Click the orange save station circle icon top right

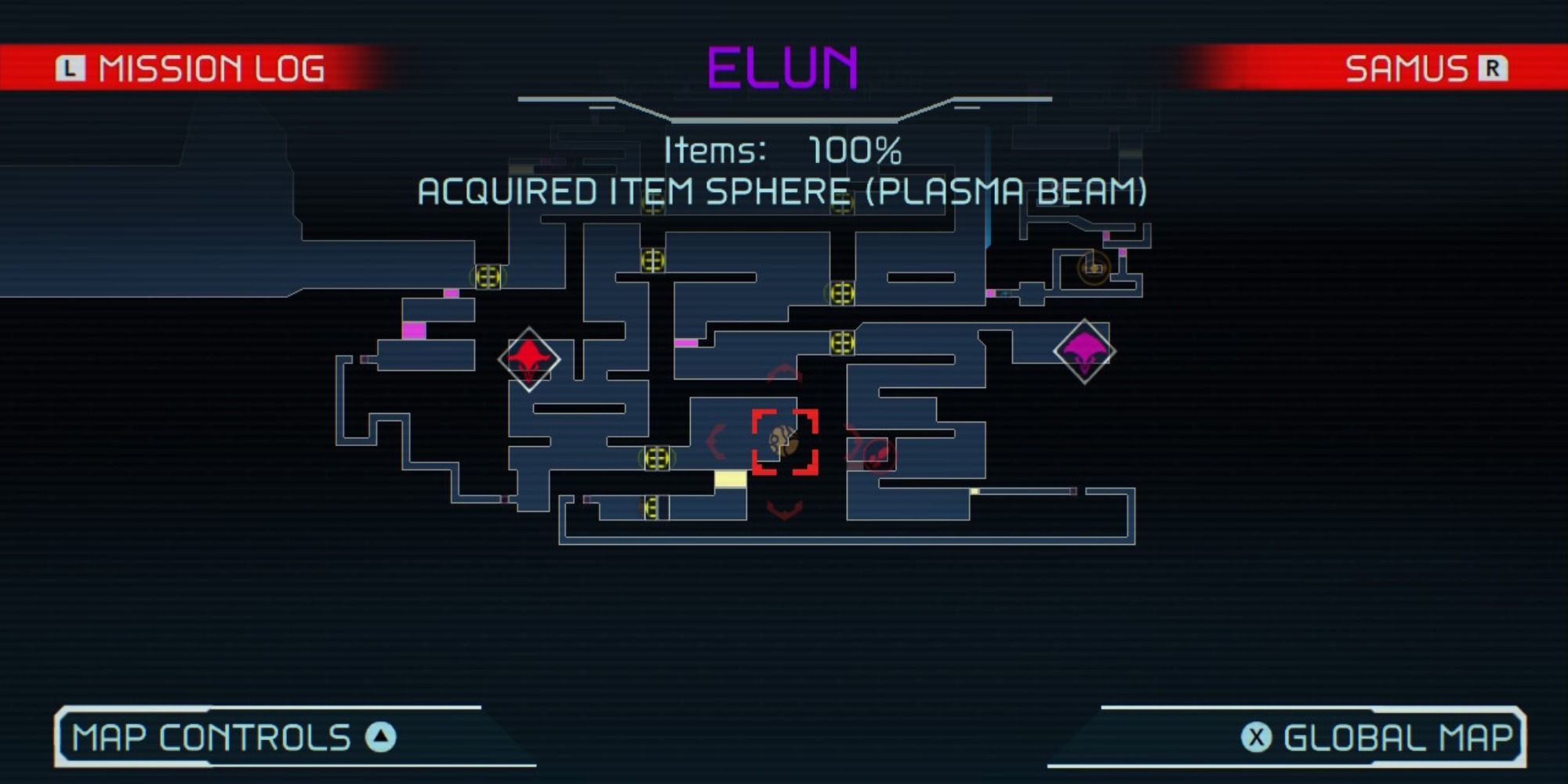pyautogui.click(x=1094, y=267)
